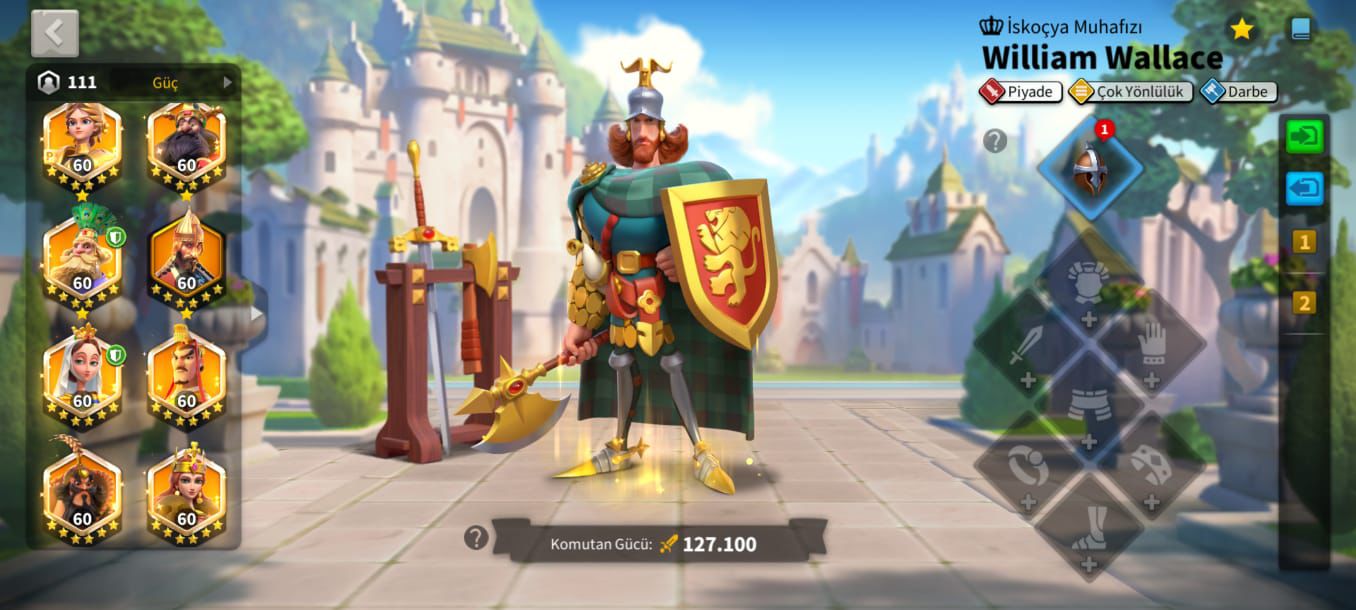This screenshot has height=610, width=1356.
Task: Add leg armor to the pants slot
Action: pos(1089,410)
